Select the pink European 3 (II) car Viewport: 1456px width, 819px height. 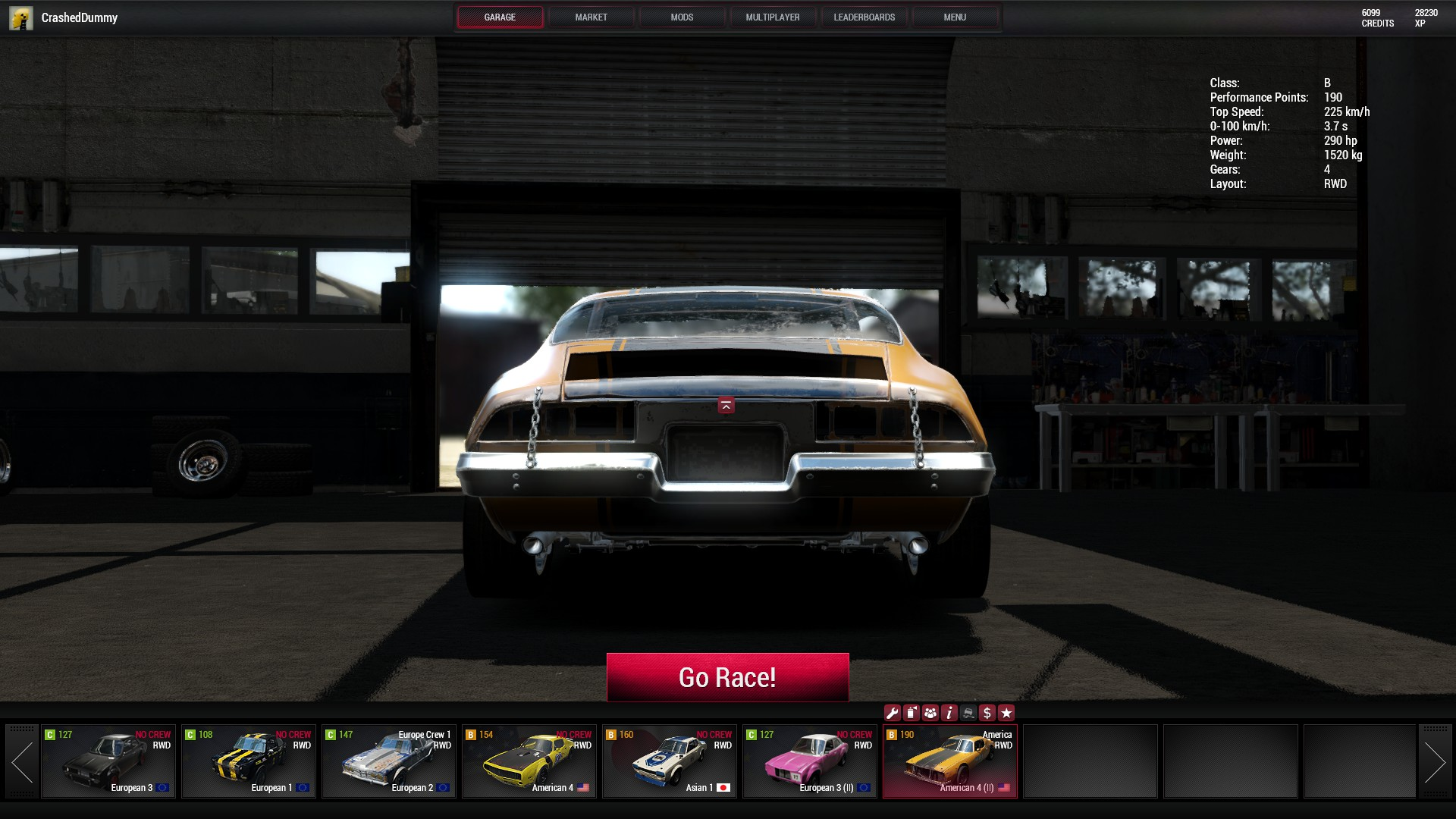click(810, 761)
